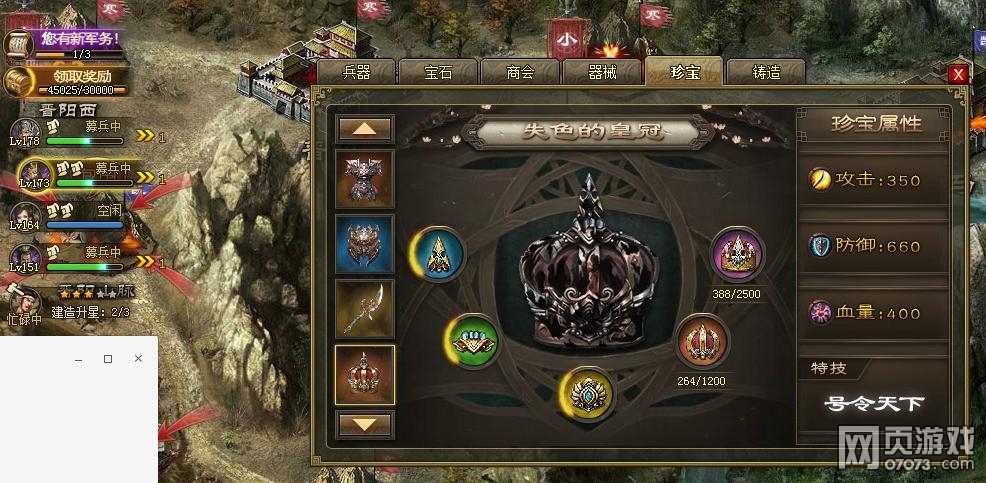986x483 pixels.
Task: Switch to the 铸造 tab
Action: [766, 72]
